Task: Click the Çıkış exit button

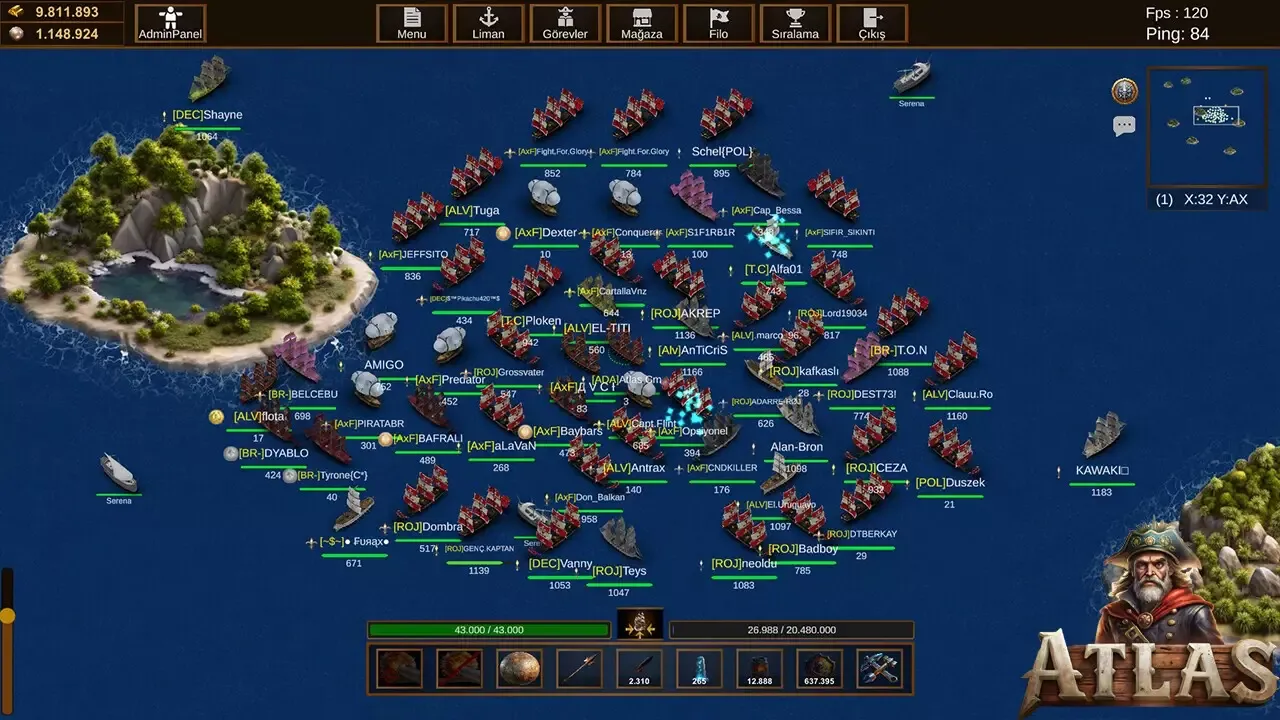Action: pyautogui.click(x=871, y=23)
